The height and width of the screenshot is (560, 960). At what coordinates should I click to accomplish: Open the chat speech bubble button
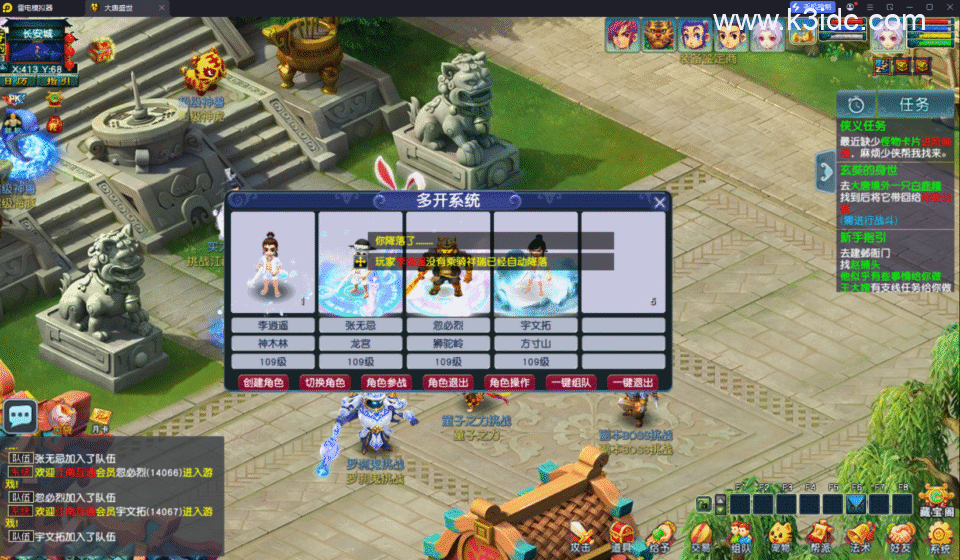pyautogui.click(x=20, y=416)
